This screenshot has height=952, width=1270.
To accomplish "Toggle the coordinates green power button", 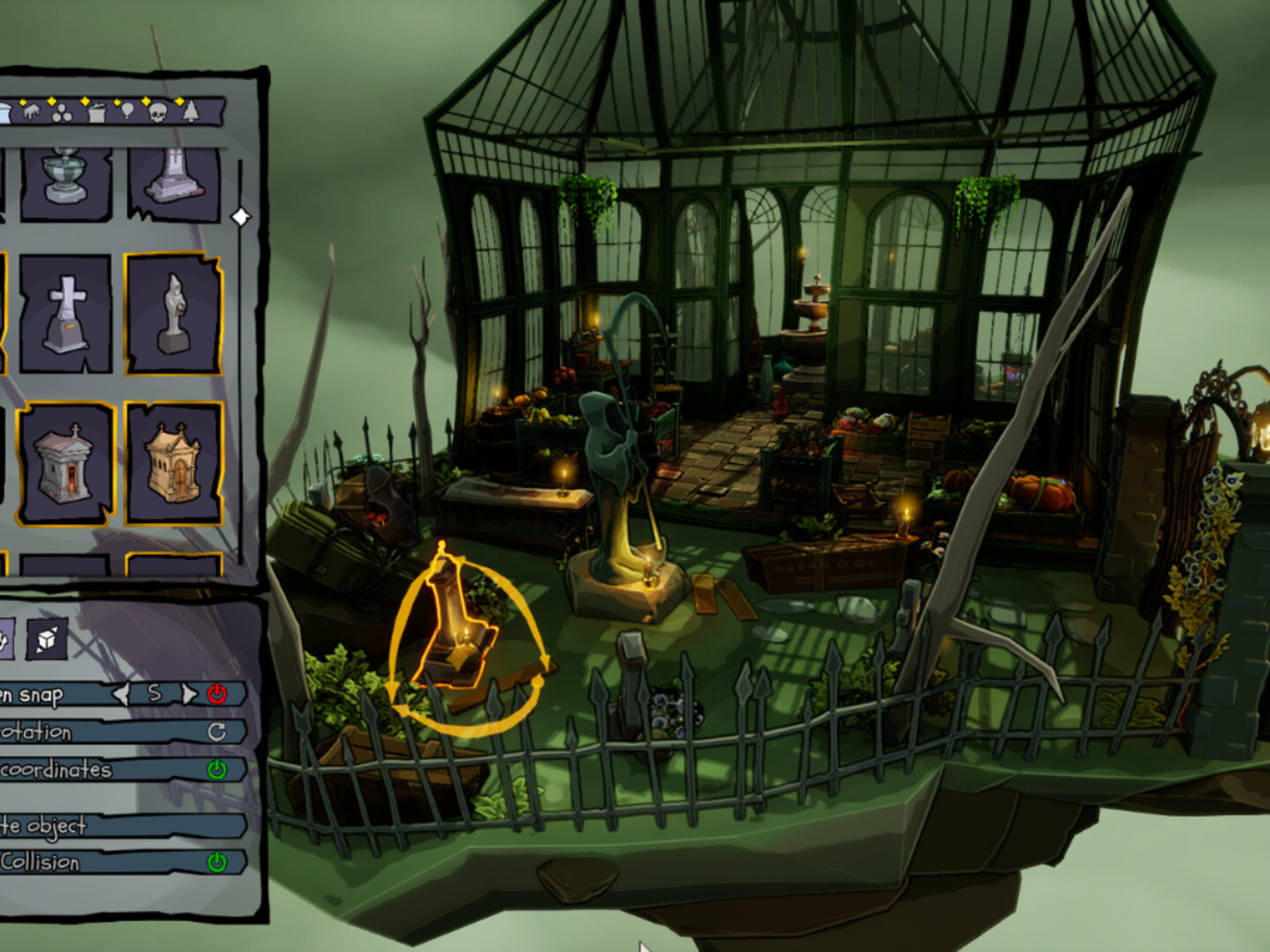I will coord(216,770).
